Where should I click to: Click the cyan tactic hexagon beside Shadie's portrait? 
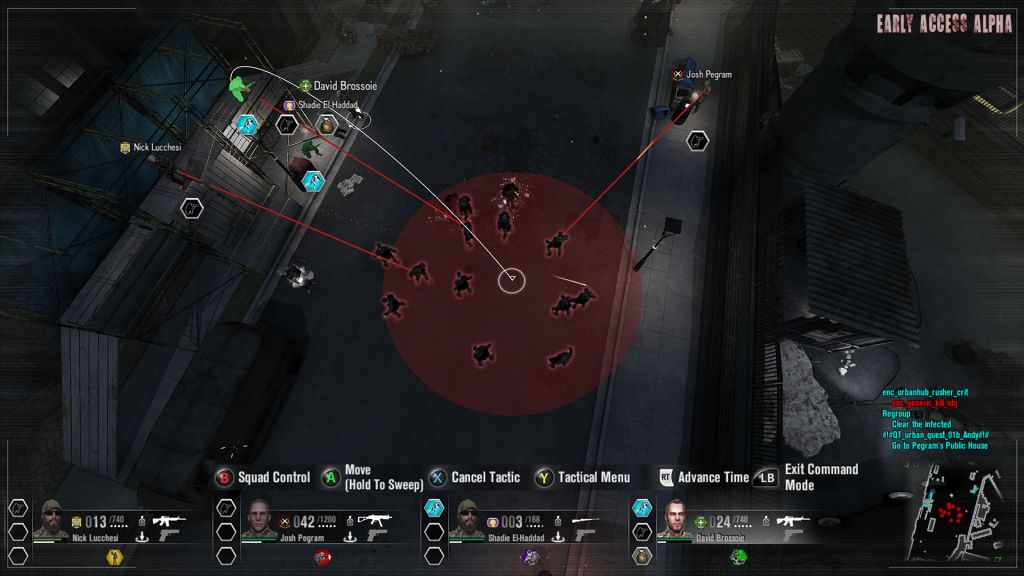[x=432, y=508]
